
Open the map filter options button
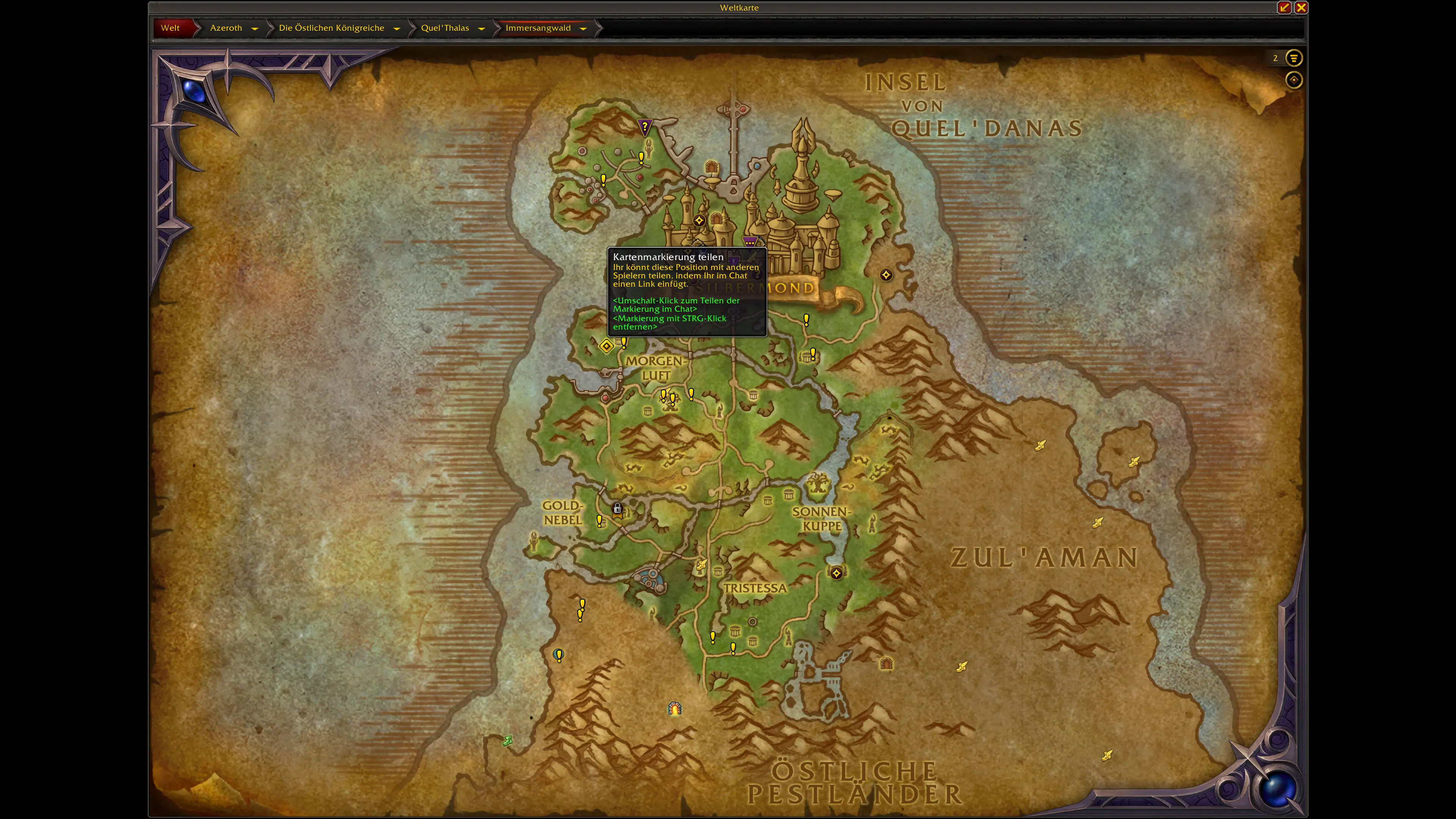[x=1294, y=58]
